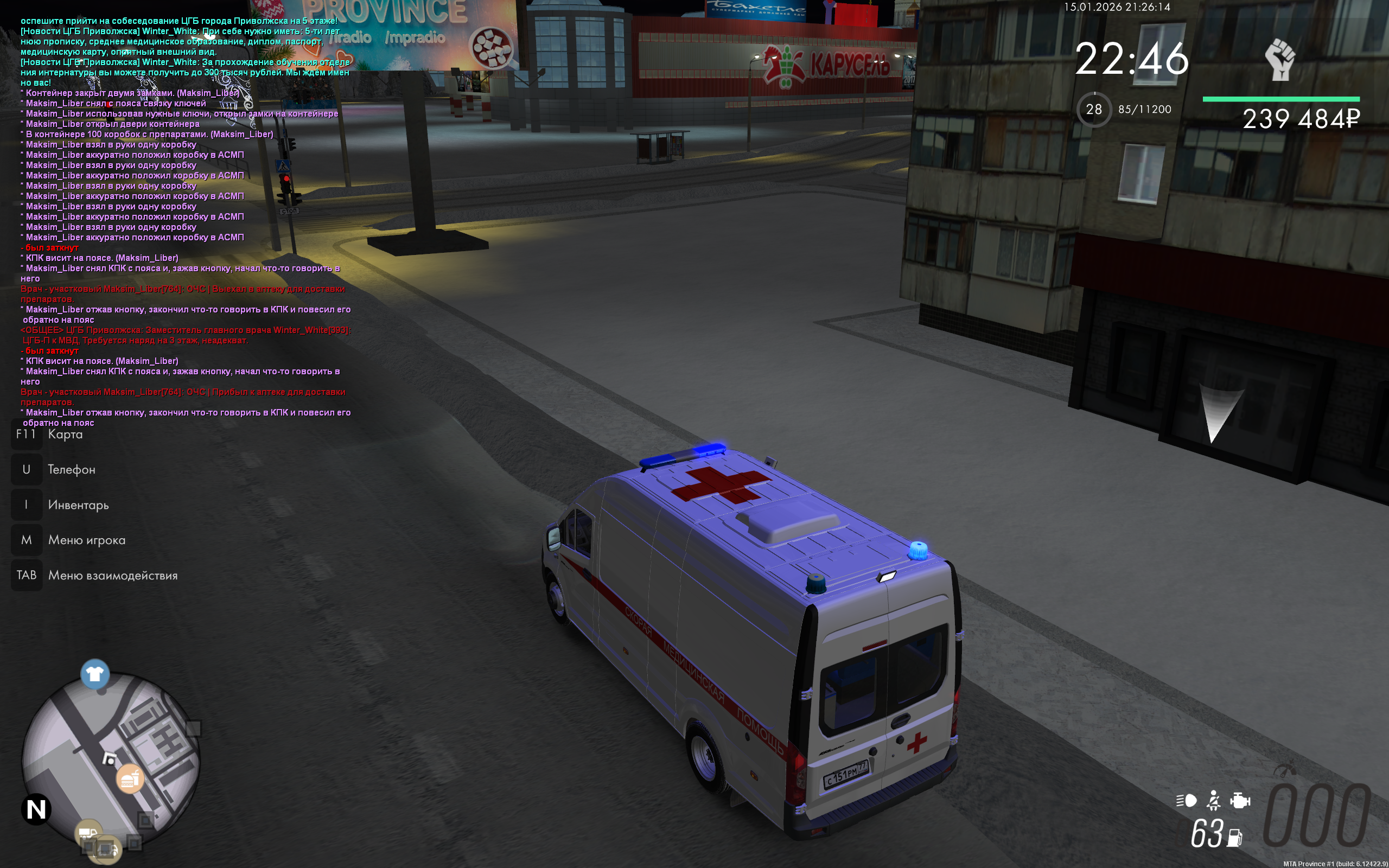Click the N compass marker
Viewport: 1389px width, 868px height.
click(x=36, y=809)
